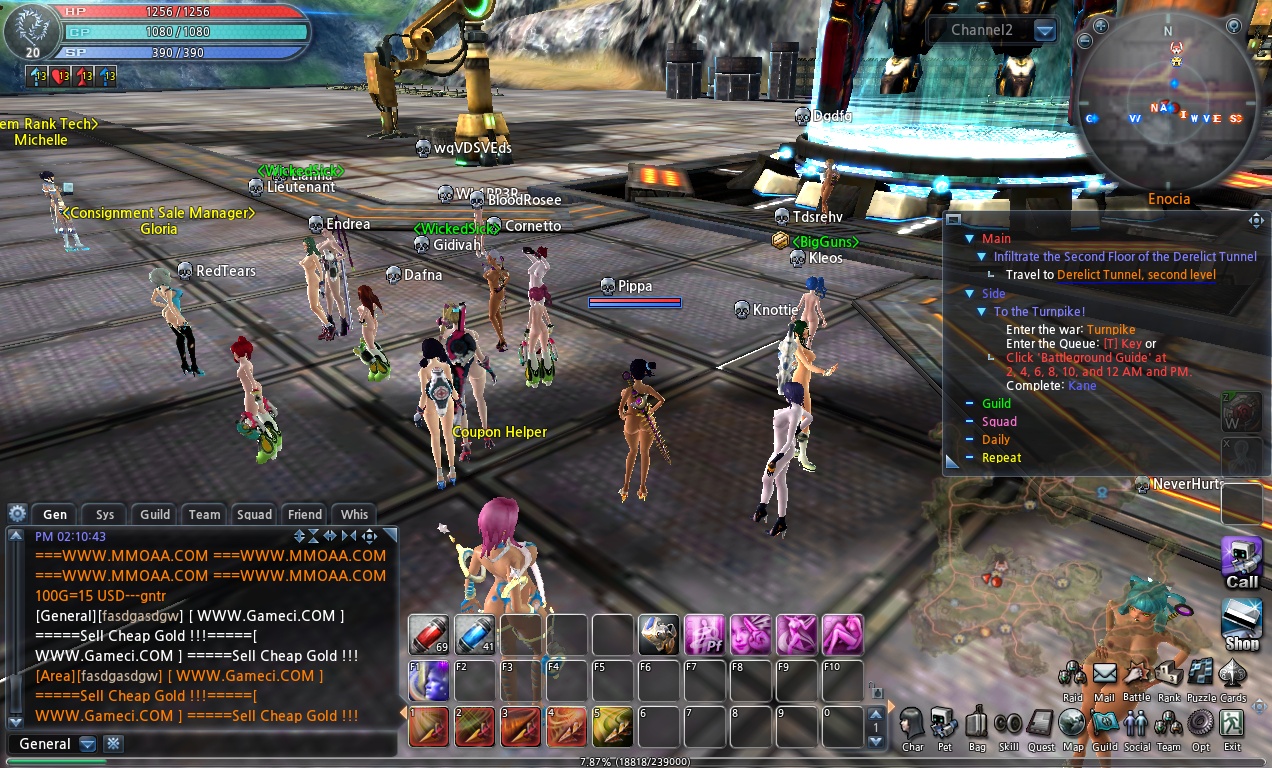Open the General chat channel dropdown
The width and height of the screenshot is (1272, 768).
[88, 744]
